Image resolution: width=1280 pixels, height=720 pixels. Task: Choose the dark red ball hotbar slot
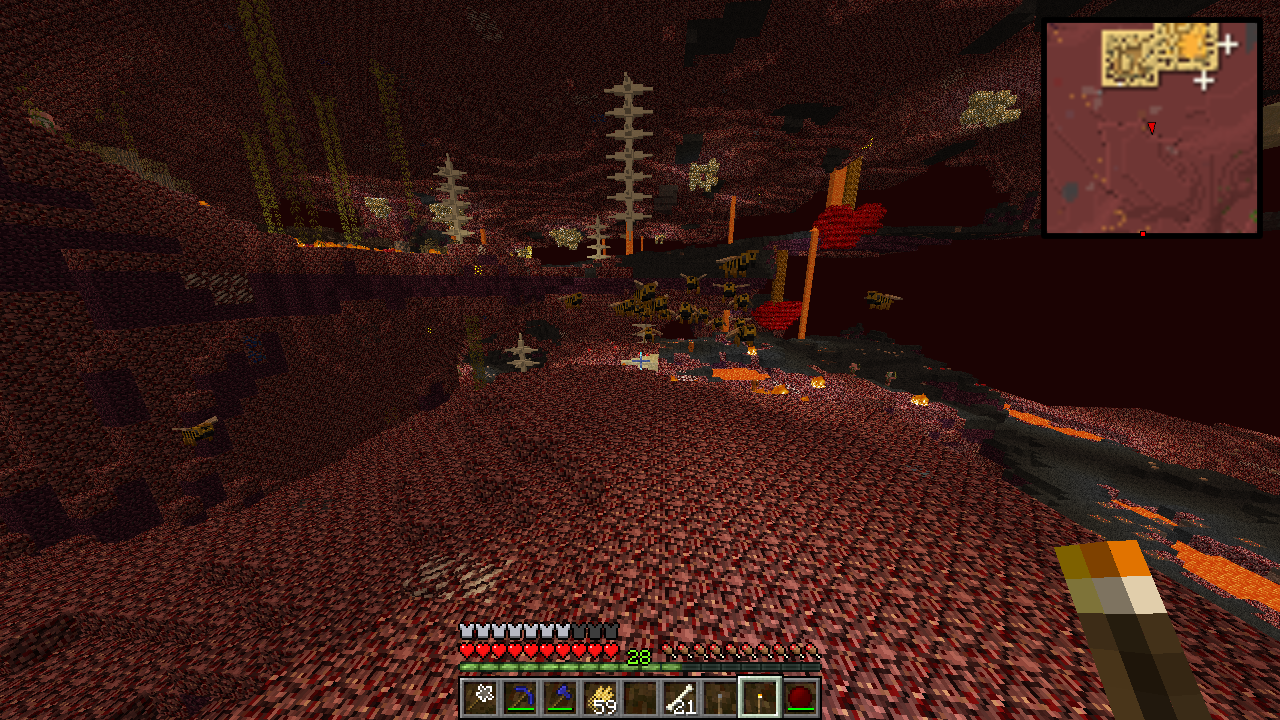(801, 697)
